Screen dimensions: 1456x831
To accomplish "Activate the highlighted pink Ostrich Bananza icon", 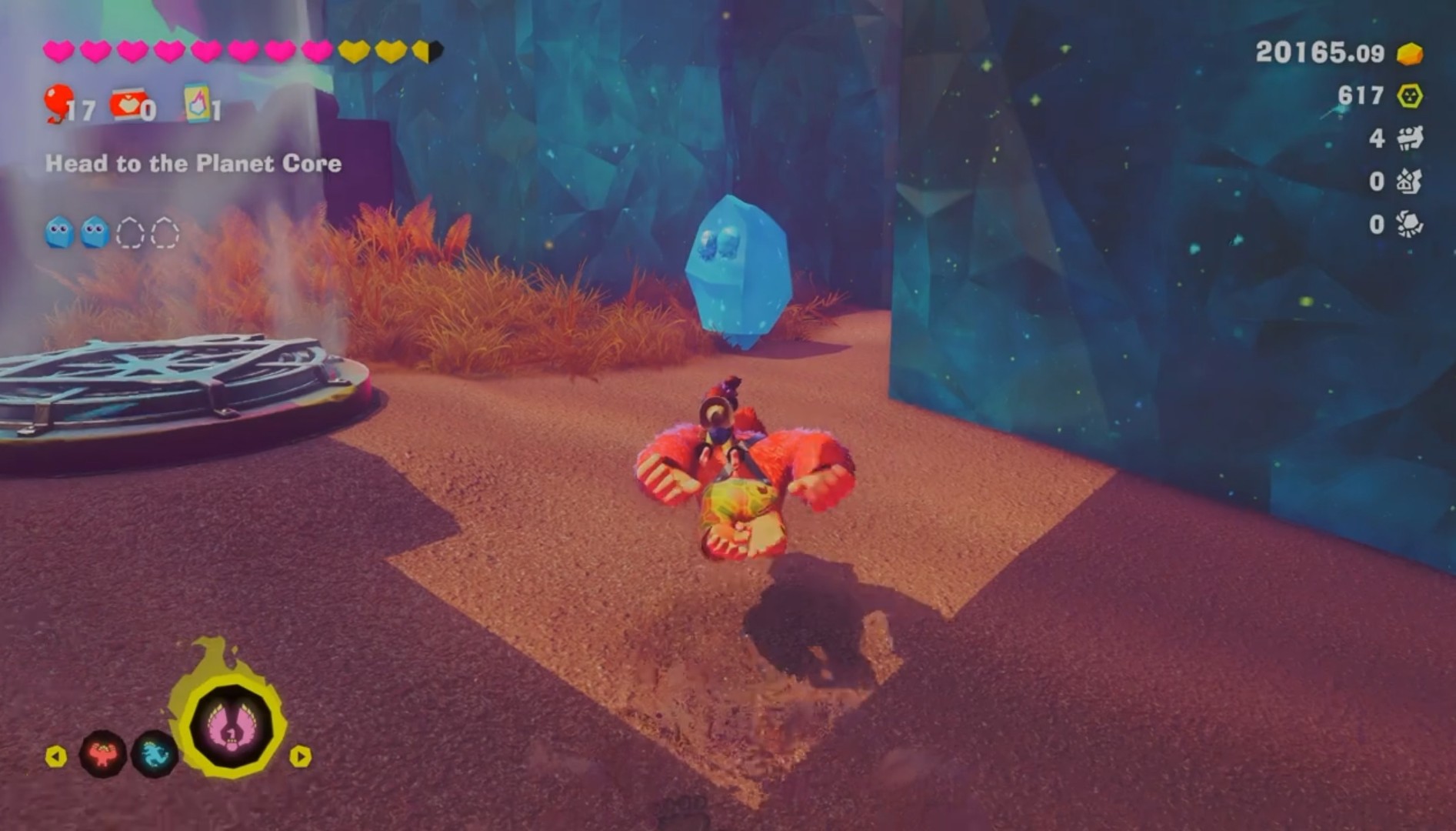I will click(231, 726).
